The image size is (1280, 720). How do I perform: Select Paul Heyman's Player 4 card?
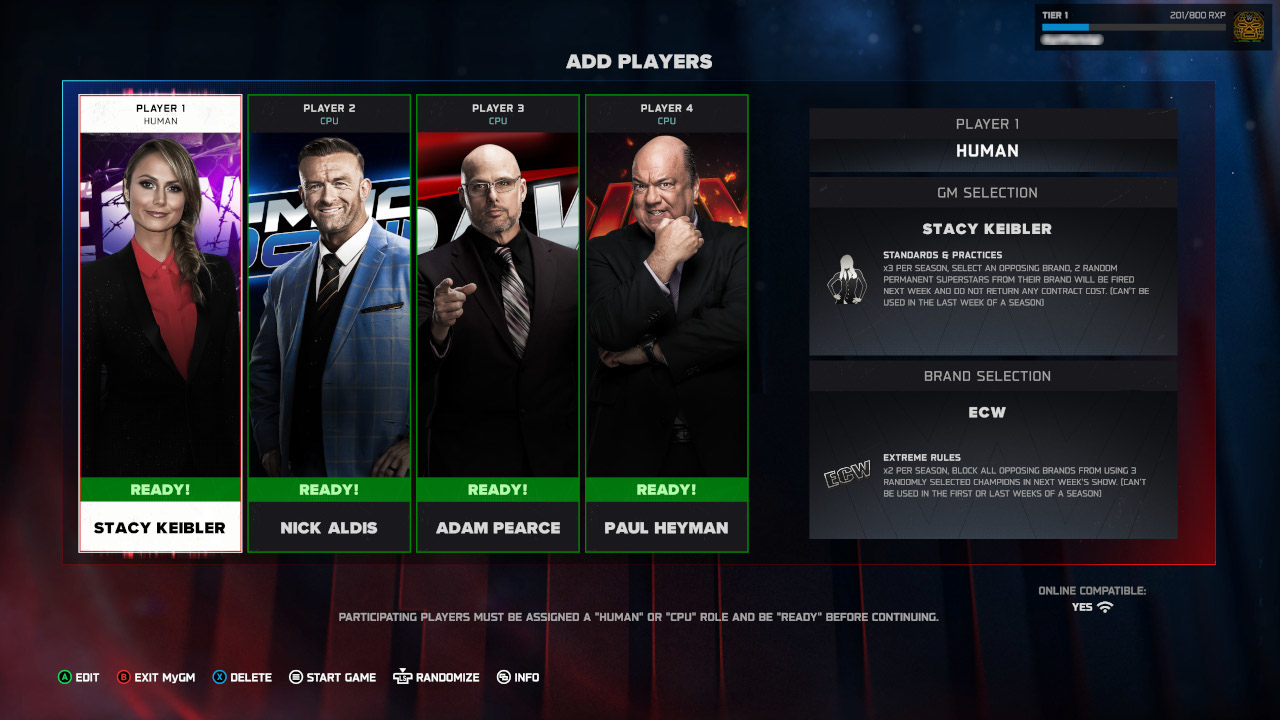pos(667,322)
